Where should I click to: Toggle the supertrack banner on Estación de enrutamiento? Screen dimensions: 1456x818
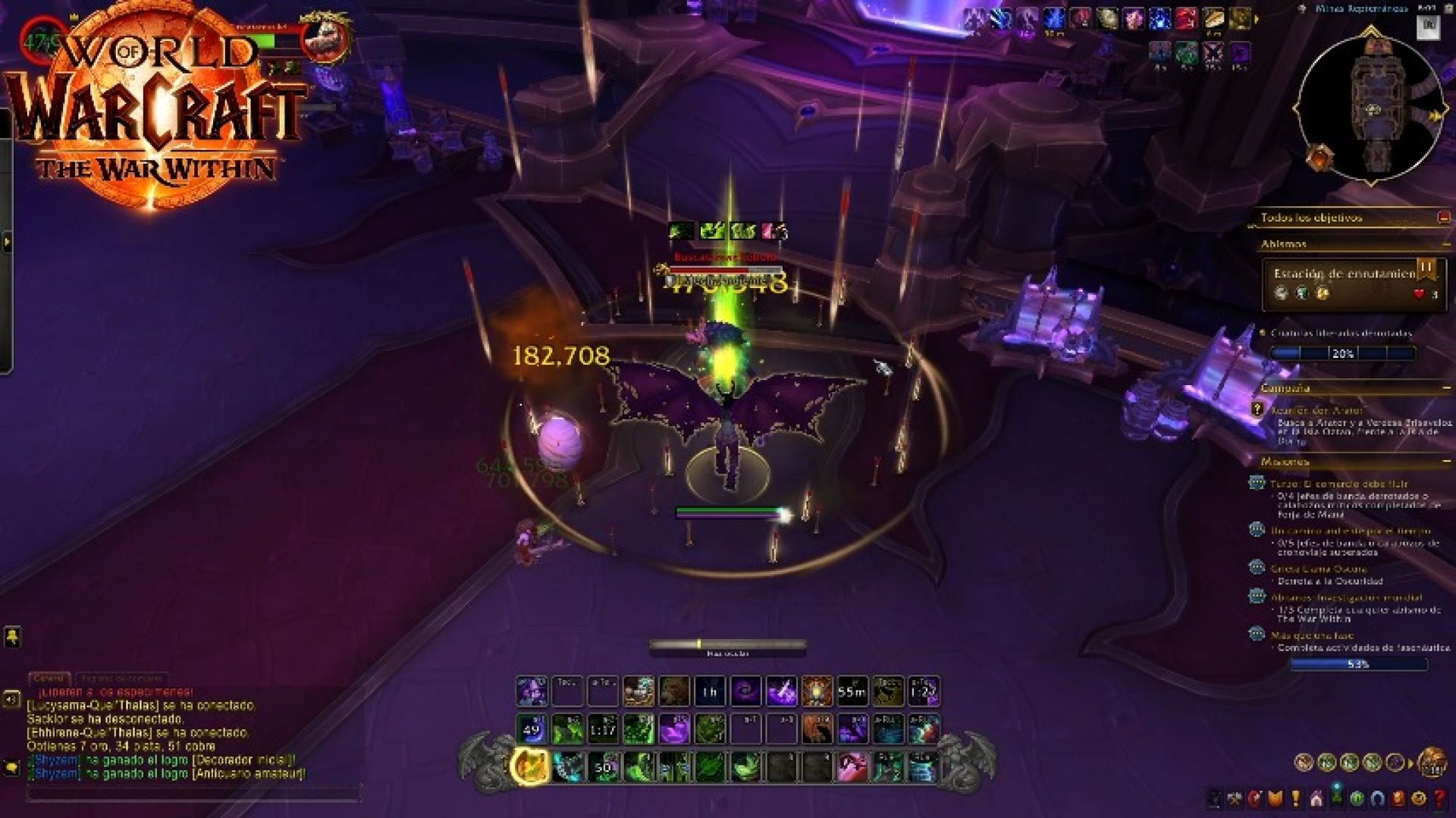[x=1425, y=271]
